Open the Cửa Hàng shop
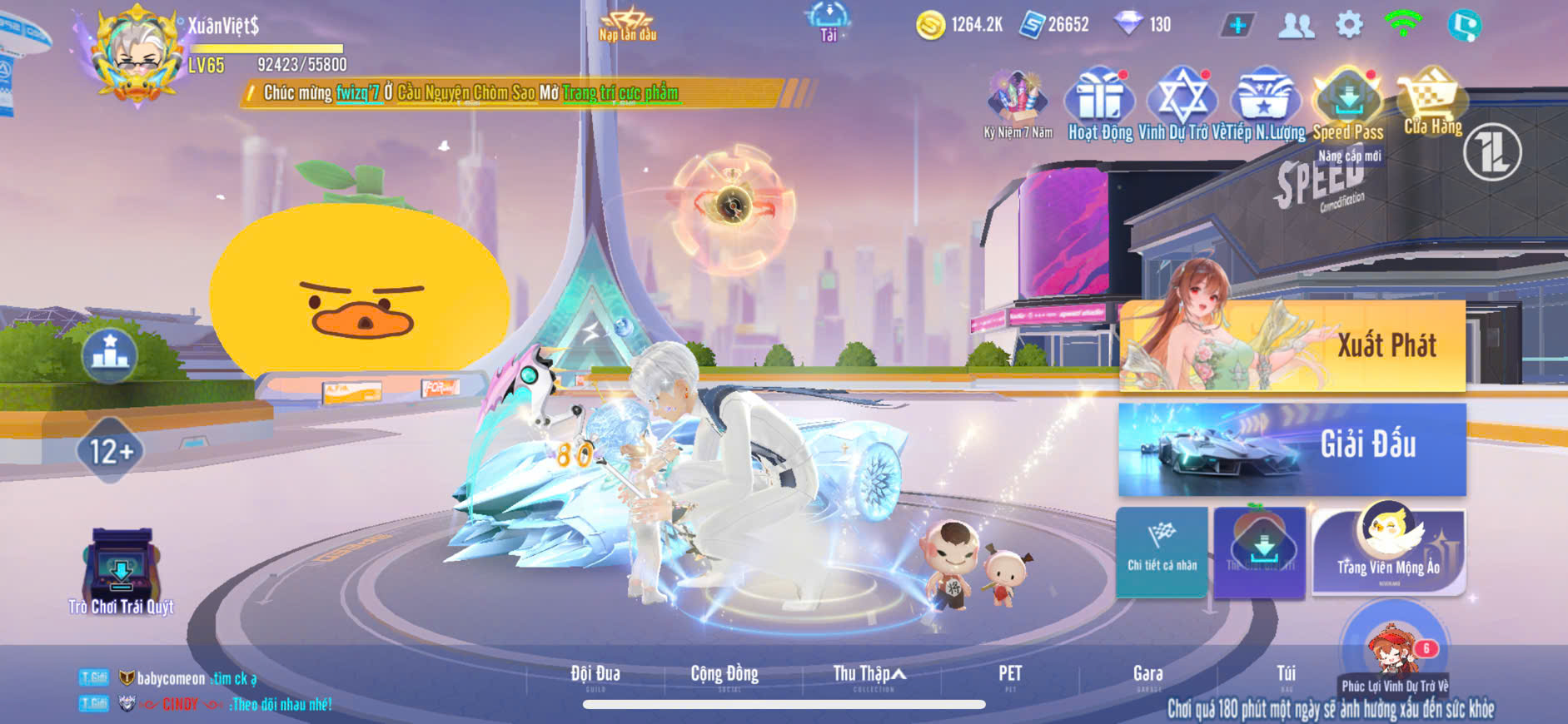The image size is (1568, 724). (x=1431, y=104)
